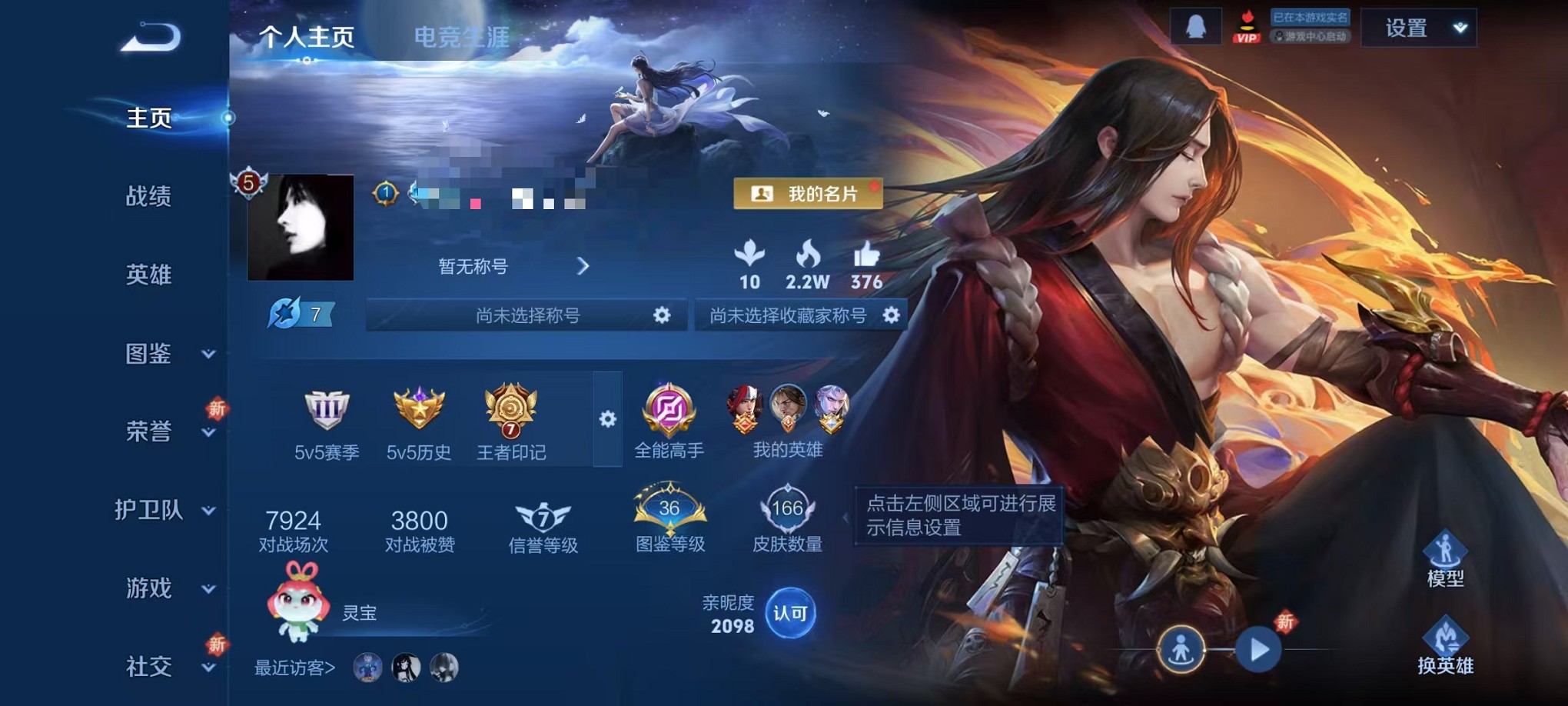Click the gear beside 尚未选择称号

point(664,315)
